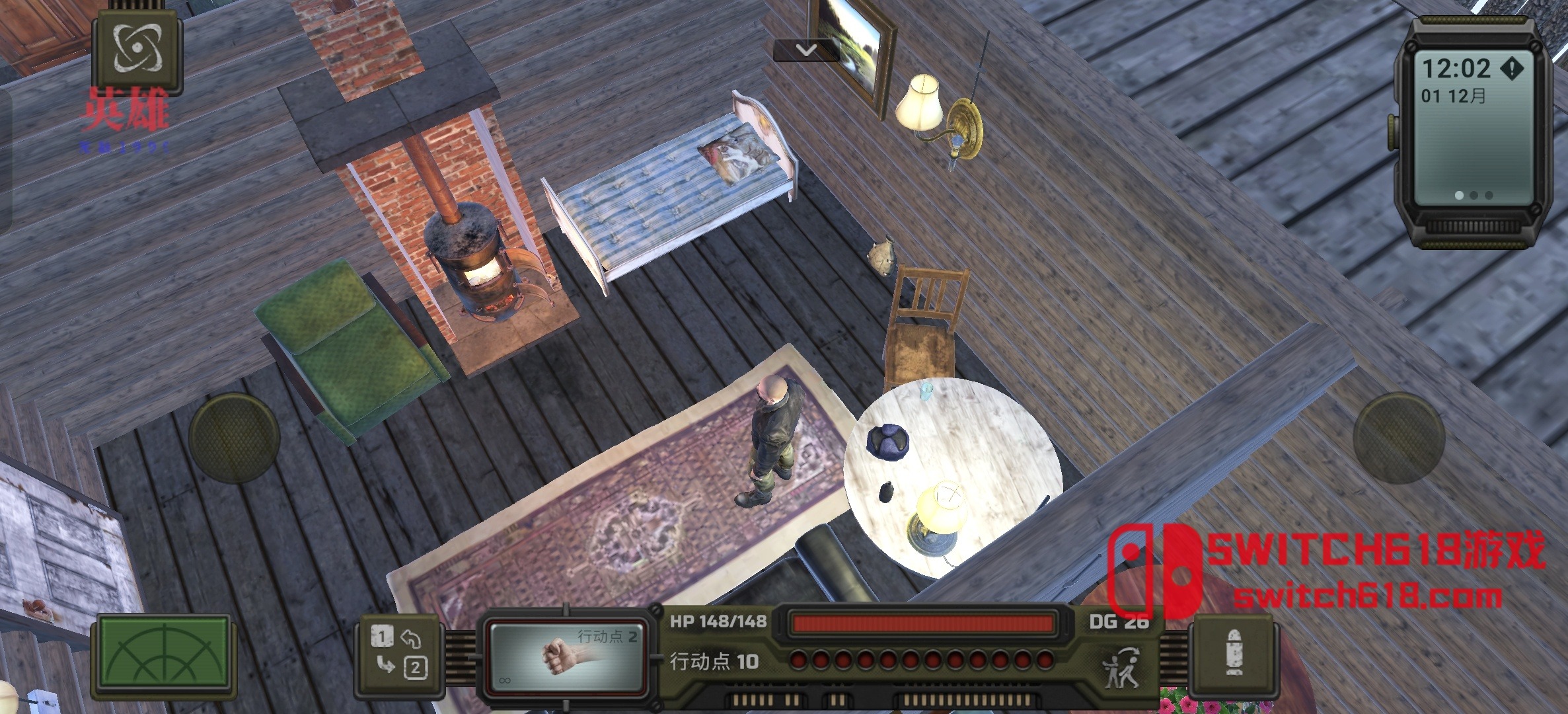Collapse the floor view with down chevron

[x=805, y=49]
